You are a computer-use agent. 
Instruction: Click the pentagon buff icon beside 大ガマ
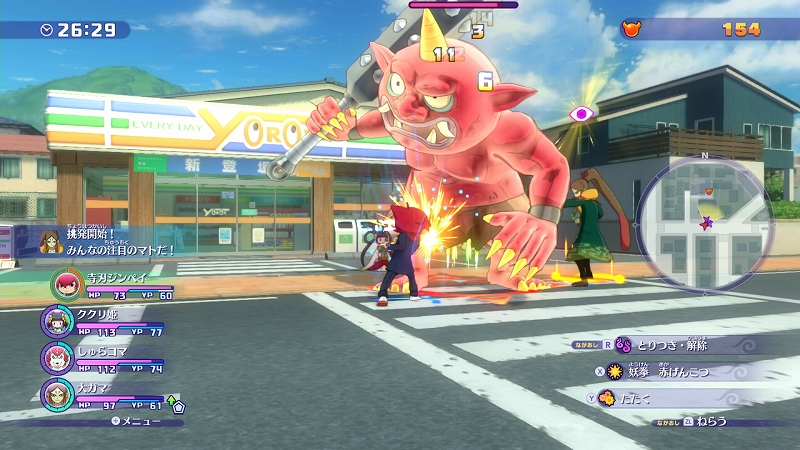179,406
